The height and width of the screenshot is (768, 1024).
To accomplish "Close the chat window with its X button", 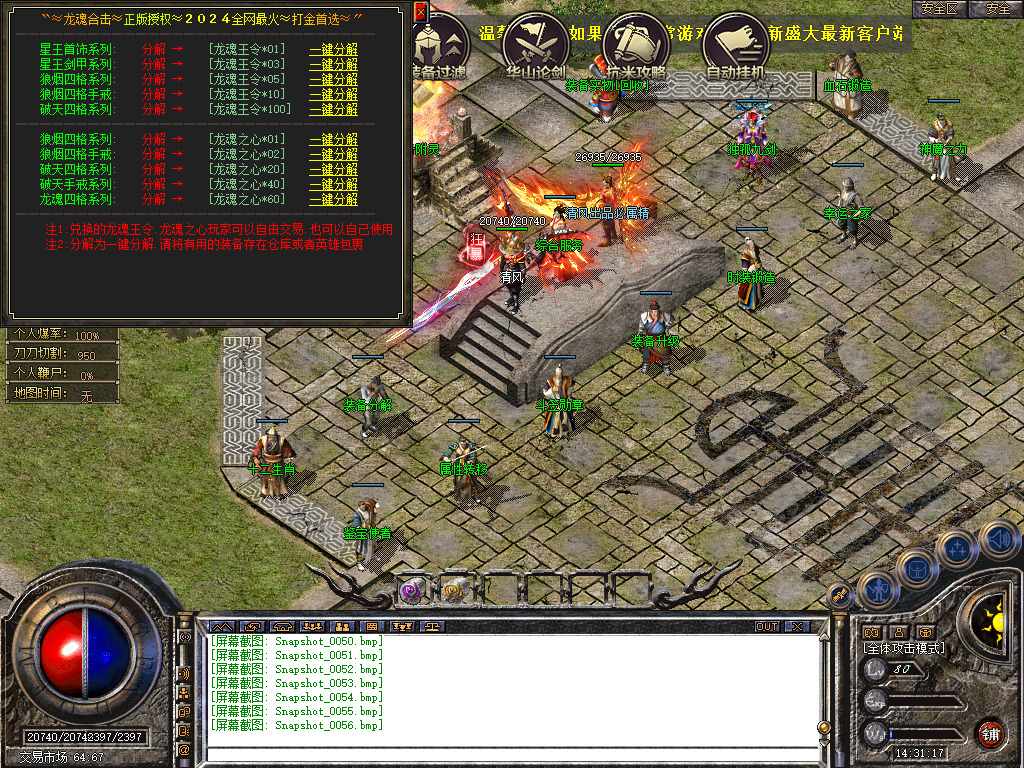I will pos(796,626).
